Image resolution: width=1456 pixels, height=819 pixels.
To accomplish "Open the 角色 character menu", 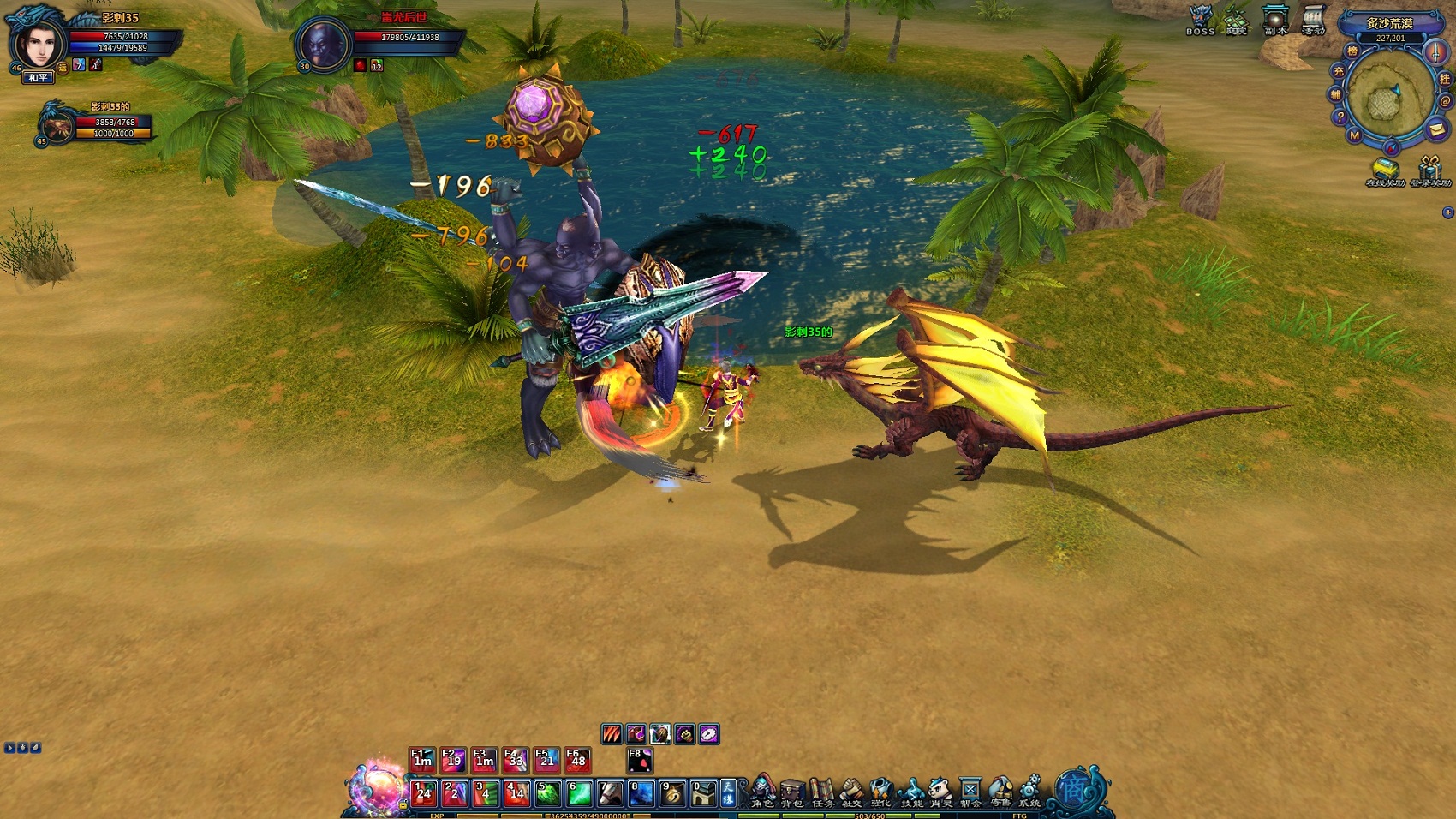I will pos(762,792).
